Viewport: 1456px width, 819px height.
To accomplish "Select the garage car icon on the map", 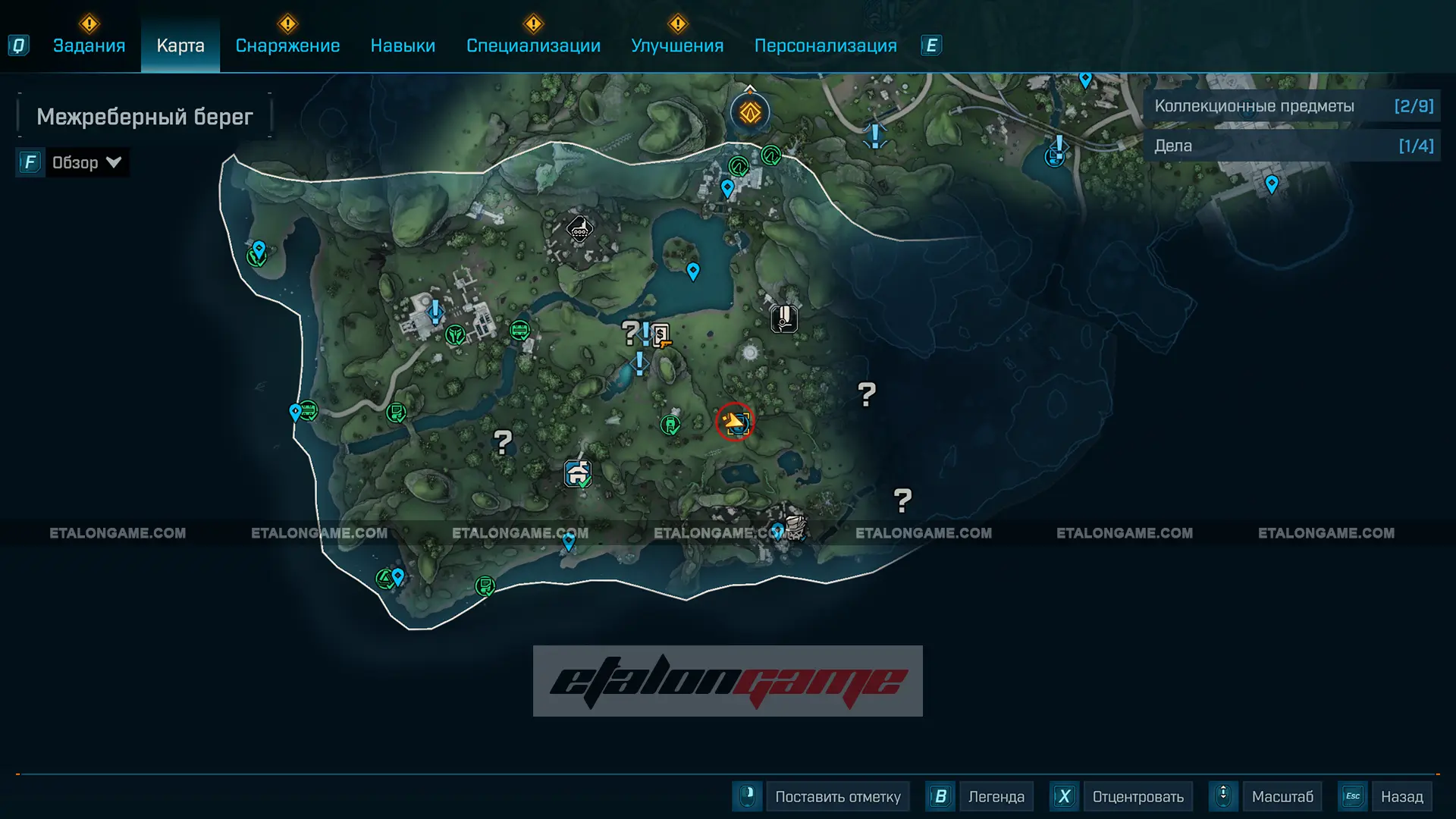I will coord(578,474).
